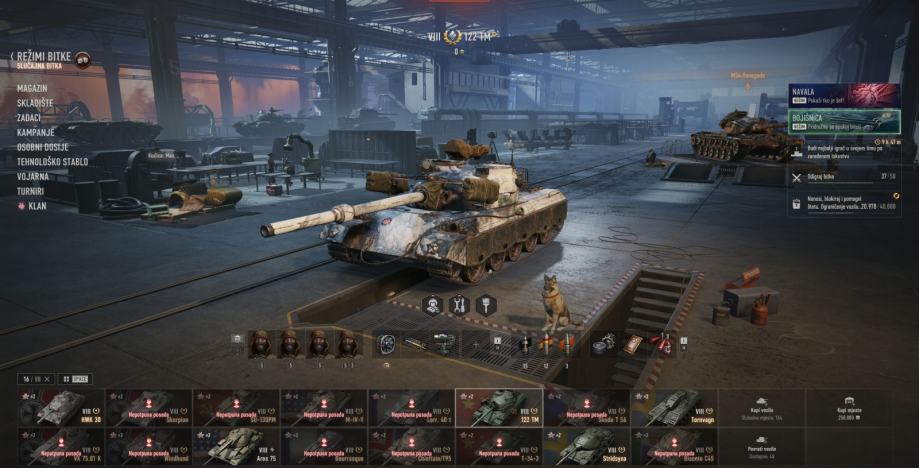
Task: Pick the Stridsyxa tank in carousel
Action: 585,447
